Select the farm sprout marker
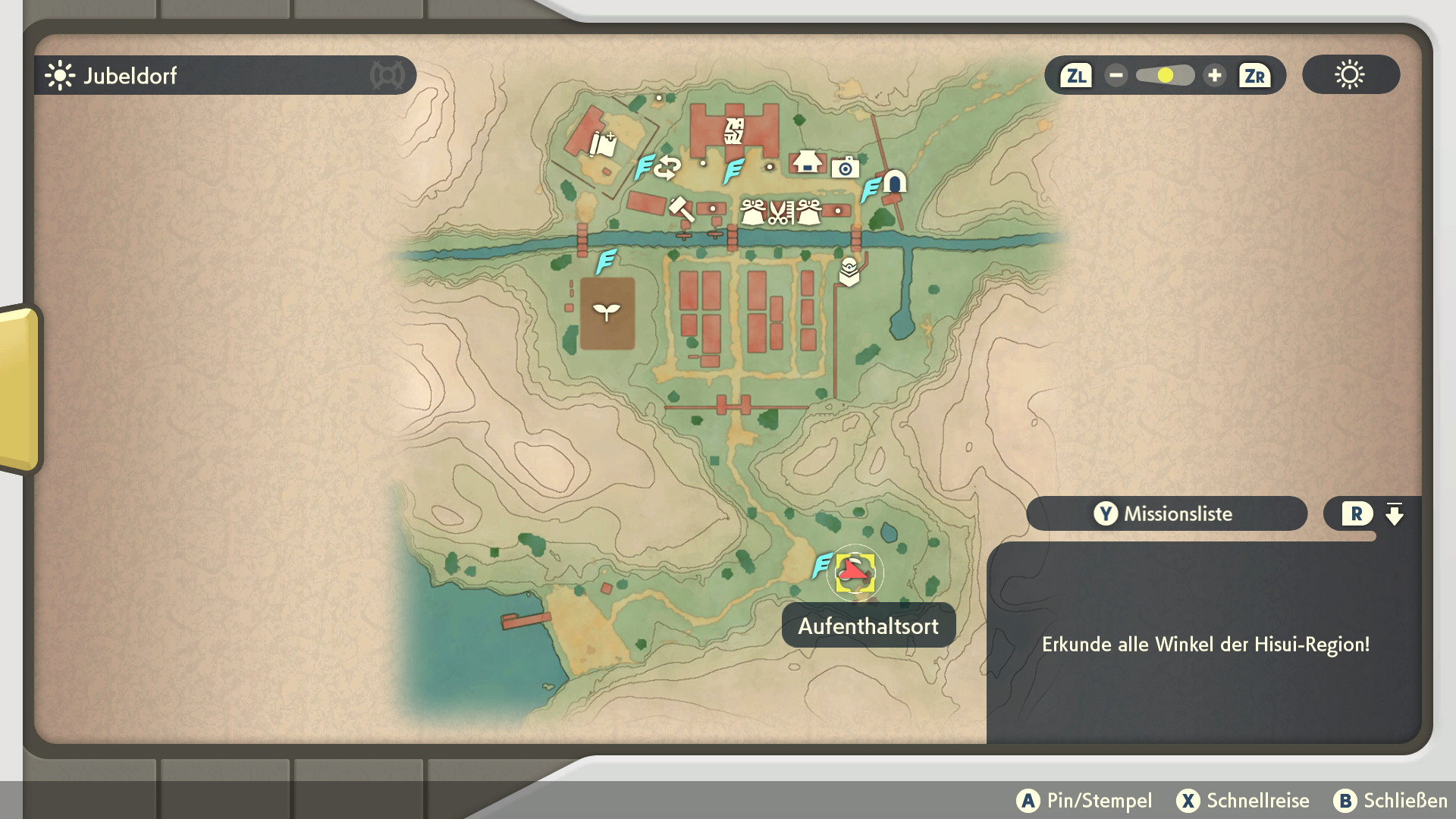 [x=607, y=312]
